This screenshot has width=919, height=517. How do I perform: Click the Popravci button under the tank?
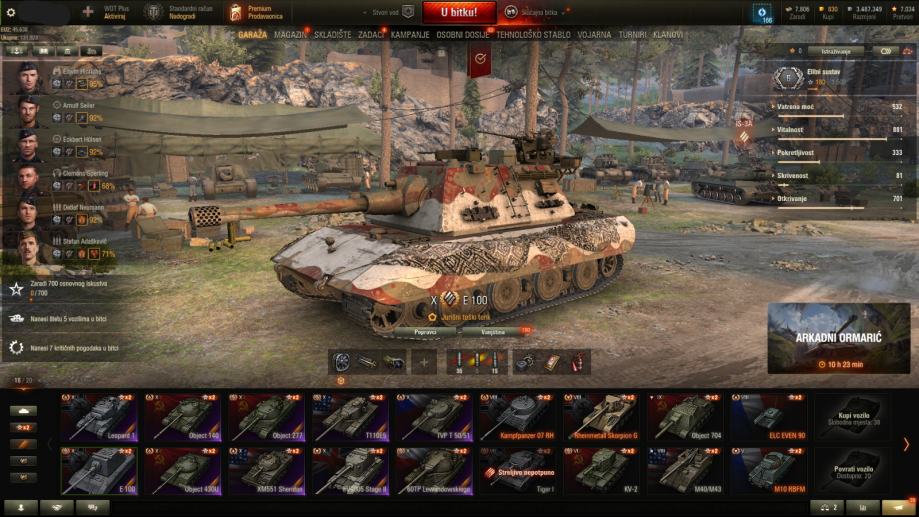pos(424,330)
